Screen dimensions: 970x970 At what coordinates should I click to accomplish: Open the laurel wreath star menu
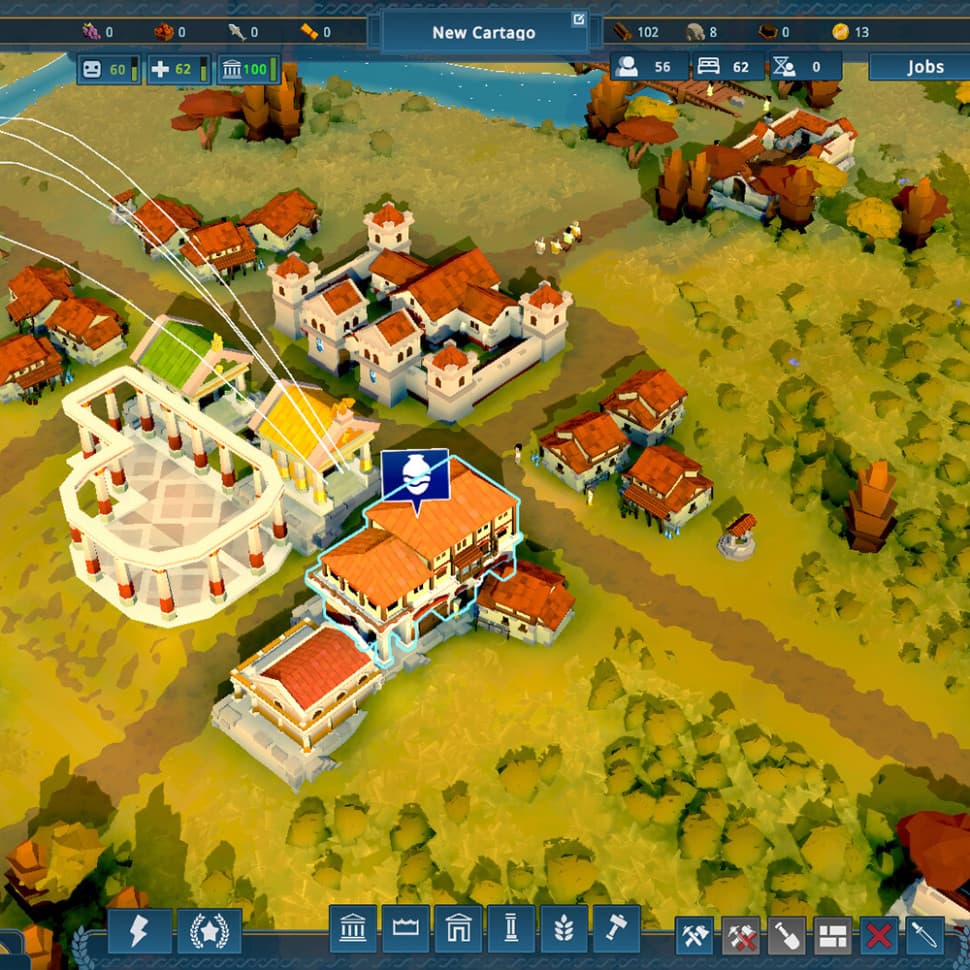pyautogui.click(x=209, y=930)
